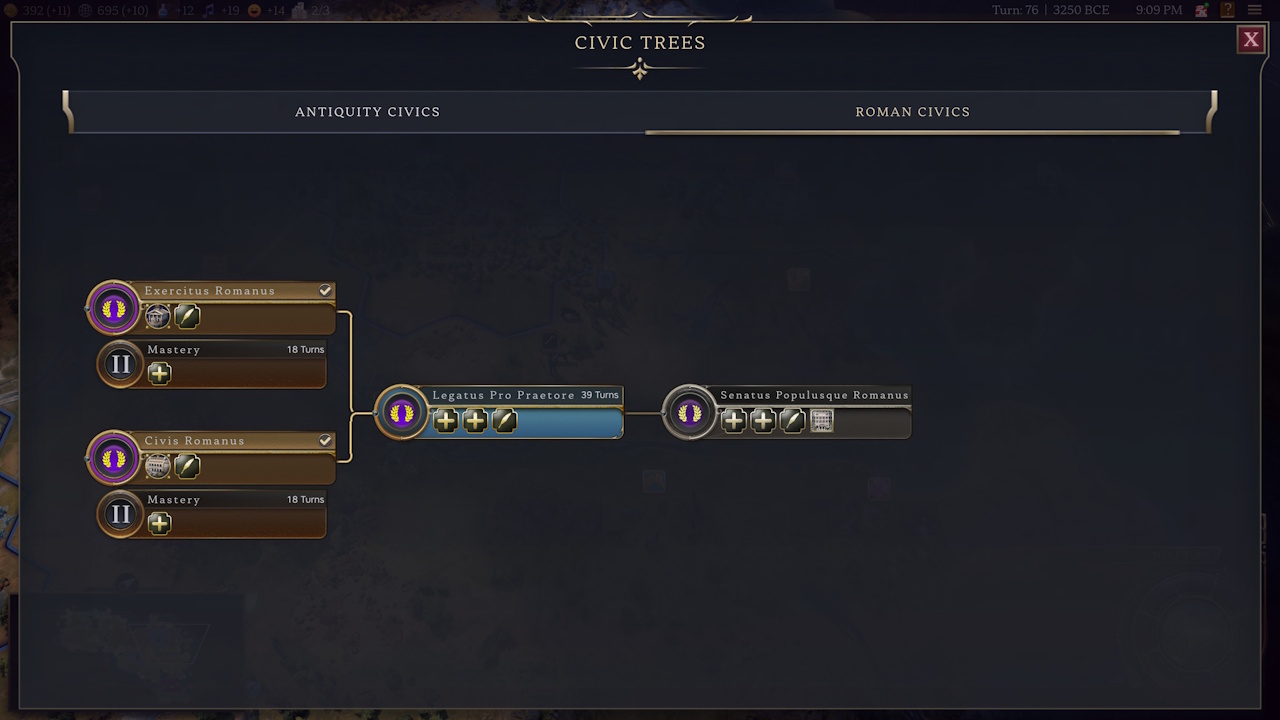The image size is (1280, 720).
Task: Select the Mastery II medallion under Exercitus Romanus
Action: tap(120, 363)
